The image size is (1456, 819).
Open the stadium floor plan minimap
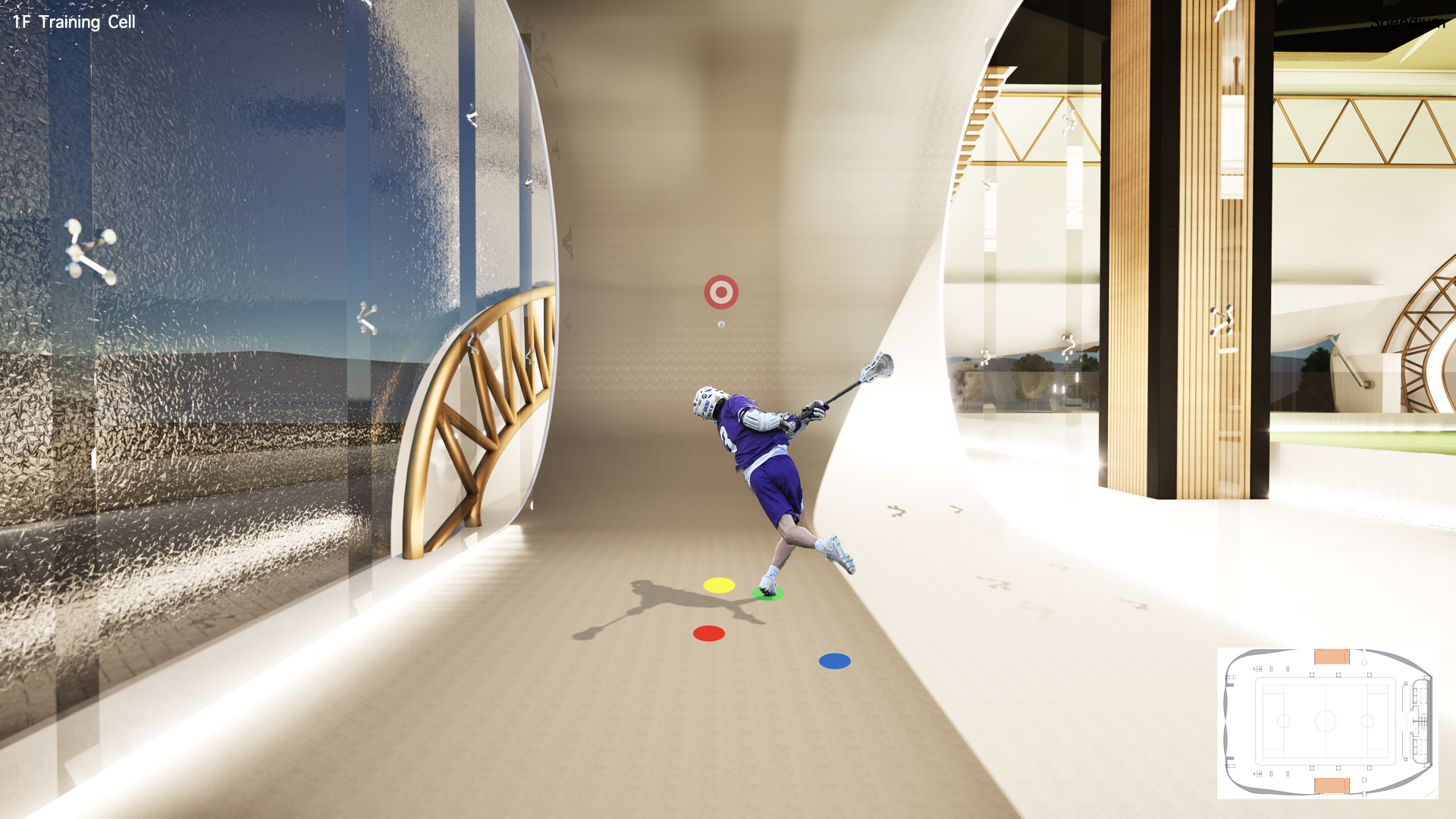click(x=1327, y=722)
